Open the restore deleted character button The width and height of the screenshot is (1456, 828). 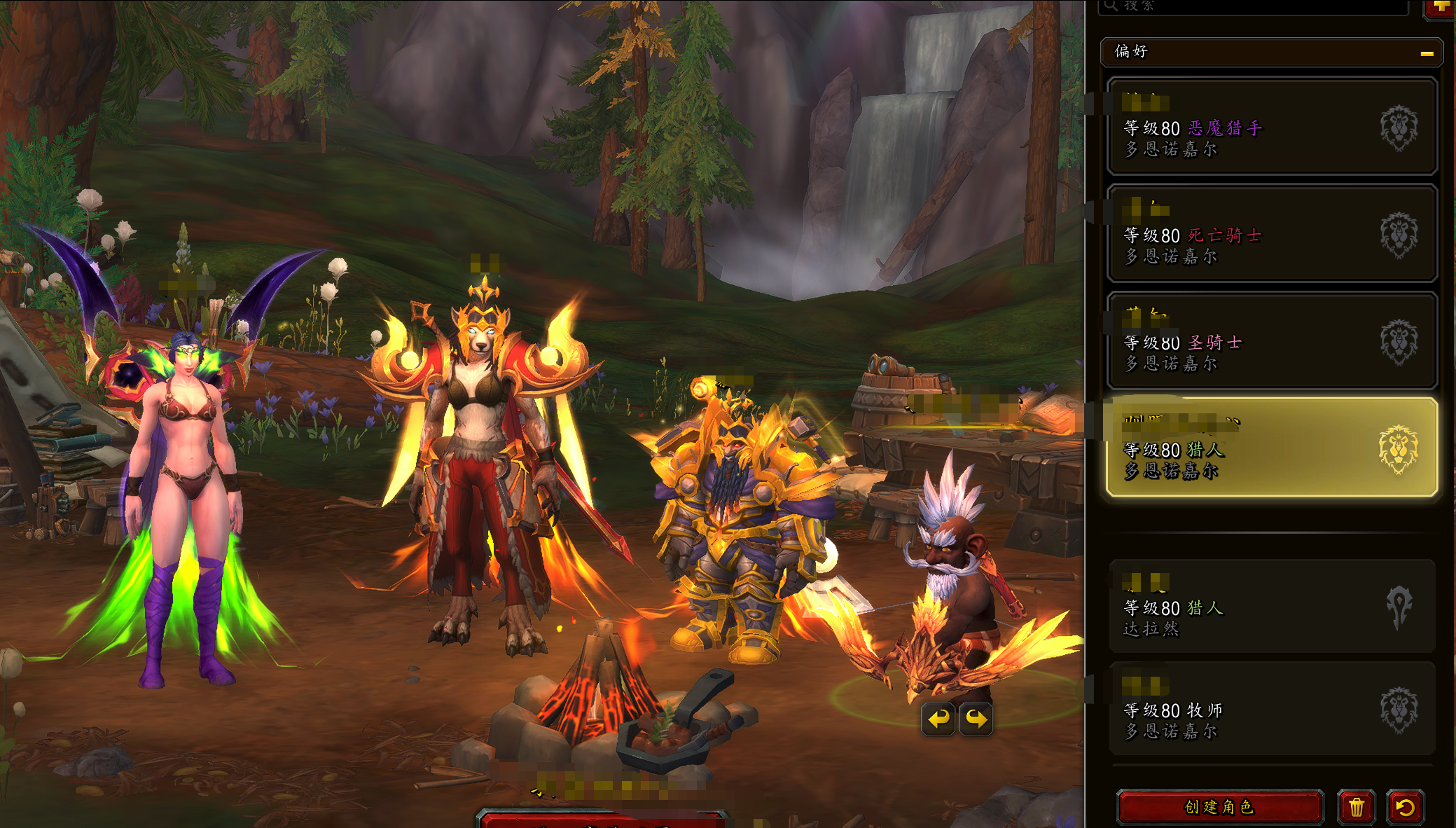pos(1405,807)
